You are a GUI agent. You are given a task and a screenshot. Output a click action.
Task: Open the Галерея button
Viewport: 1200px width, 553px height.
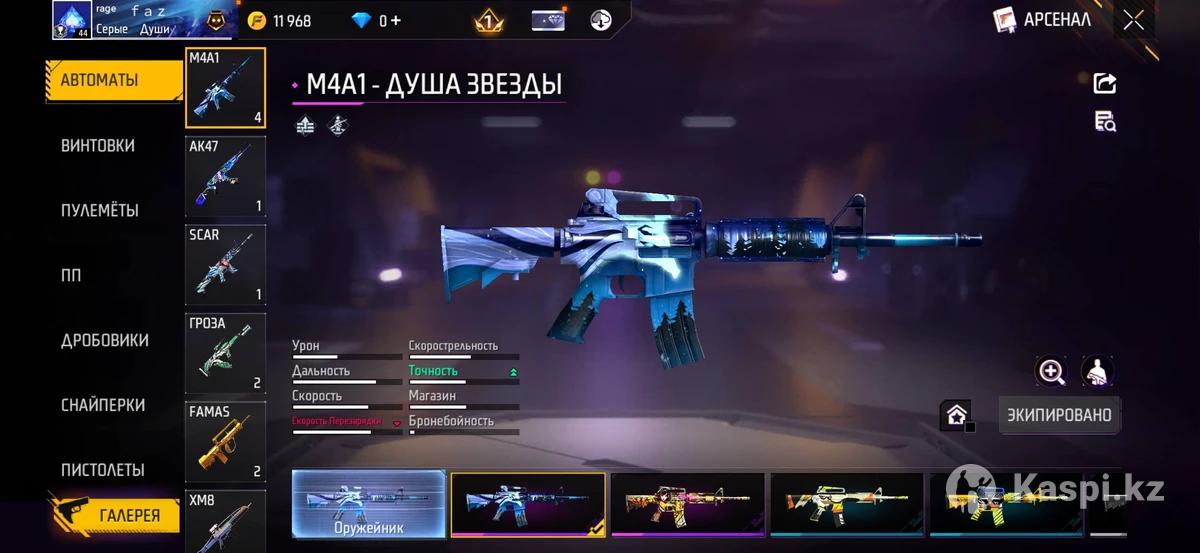tap(115, 515)
